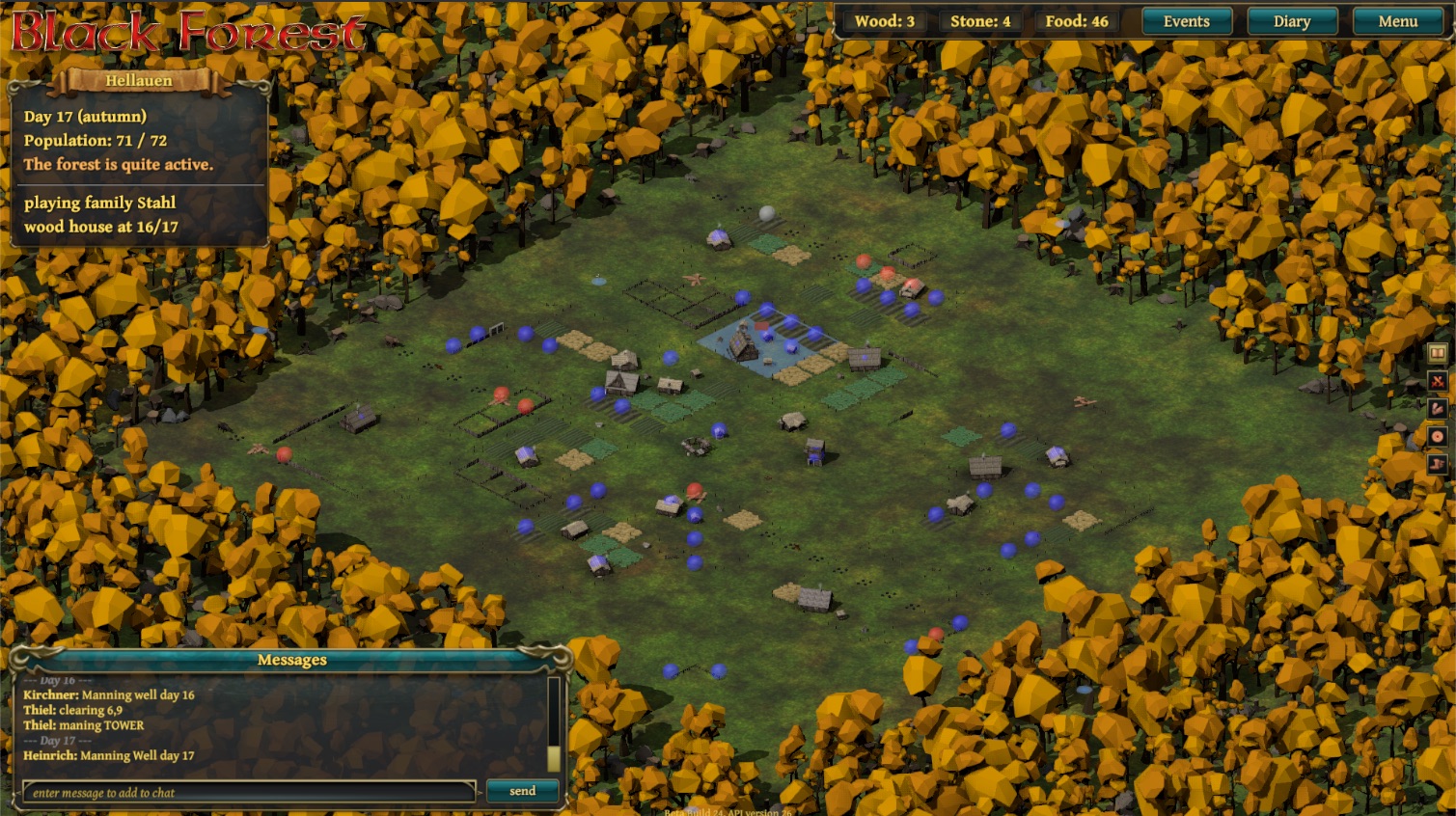Click the Hellauen village name banner
Screen dimensions: 1456x816
(x=139, y=81)
